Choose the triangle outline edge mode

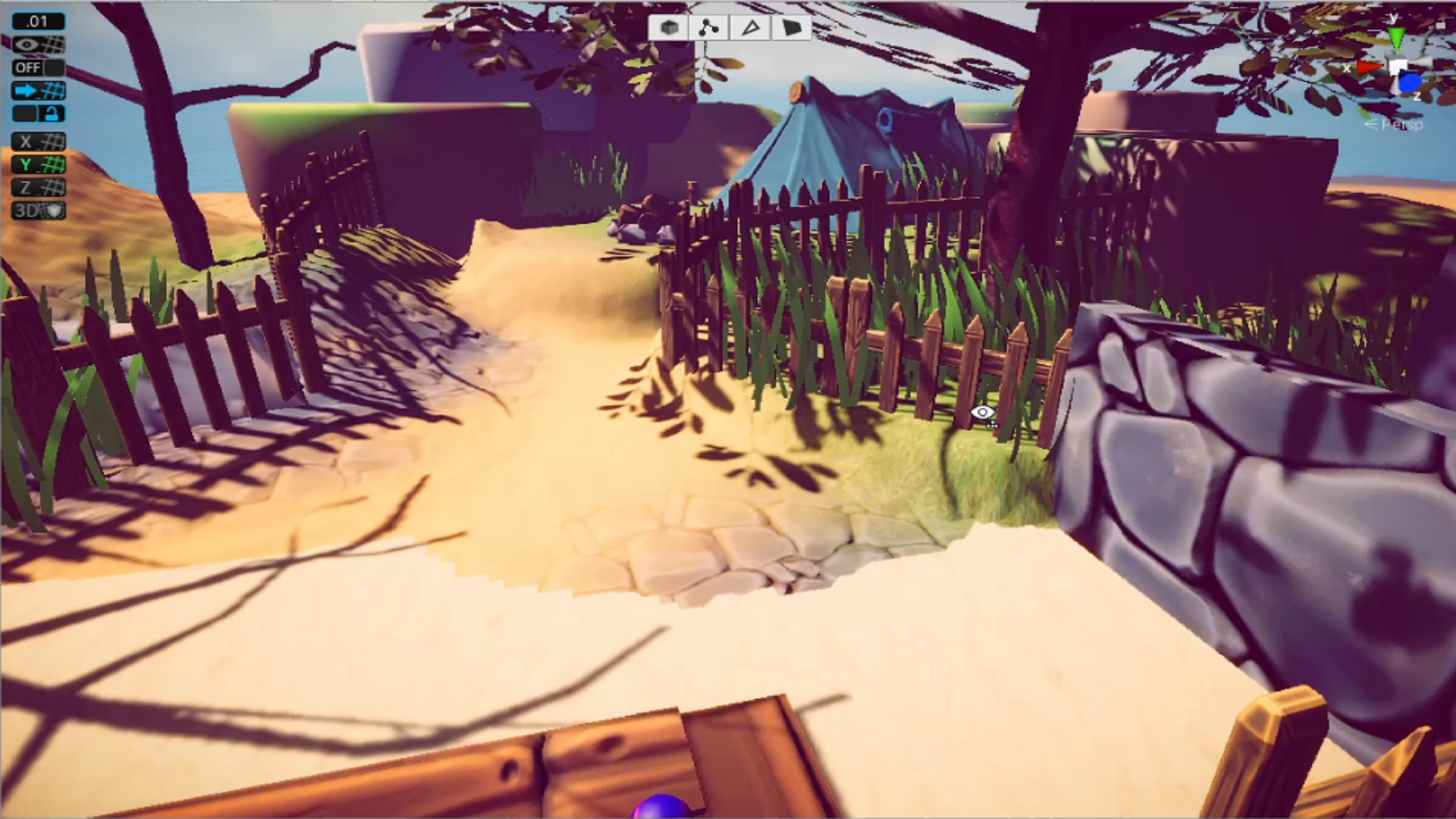750,27
